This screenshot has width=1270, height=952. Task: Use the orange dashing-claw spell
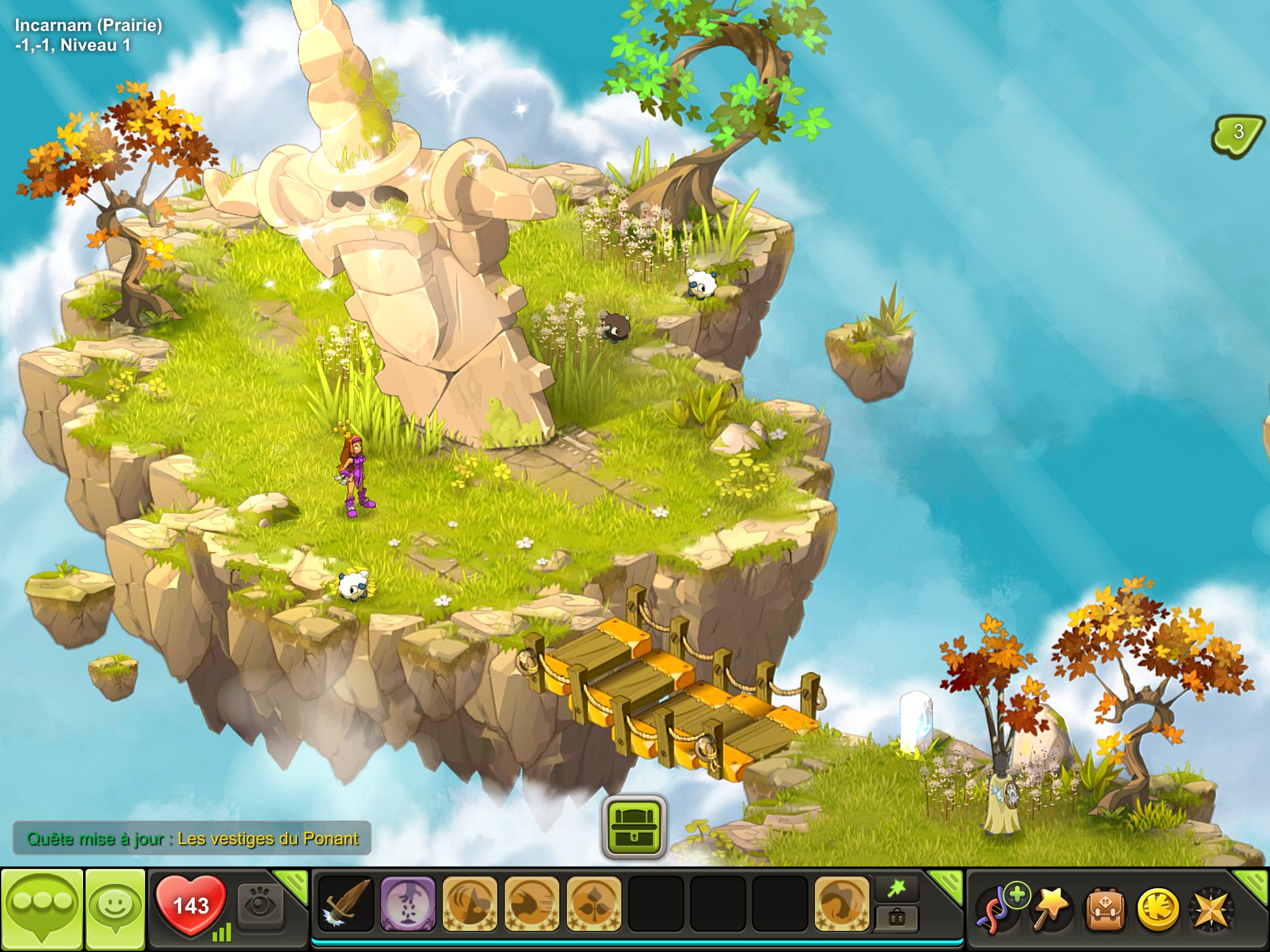coord(531,904)
